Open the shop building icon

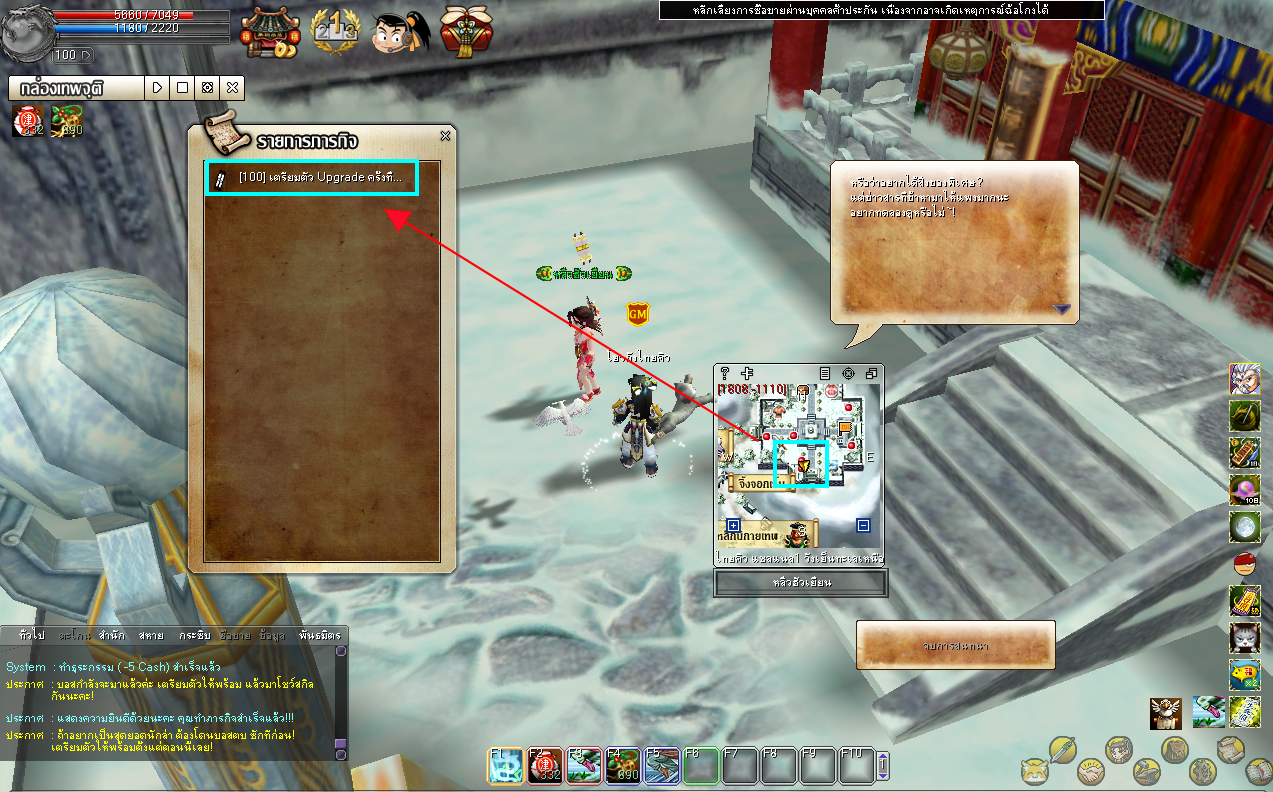tap(269, 32)
